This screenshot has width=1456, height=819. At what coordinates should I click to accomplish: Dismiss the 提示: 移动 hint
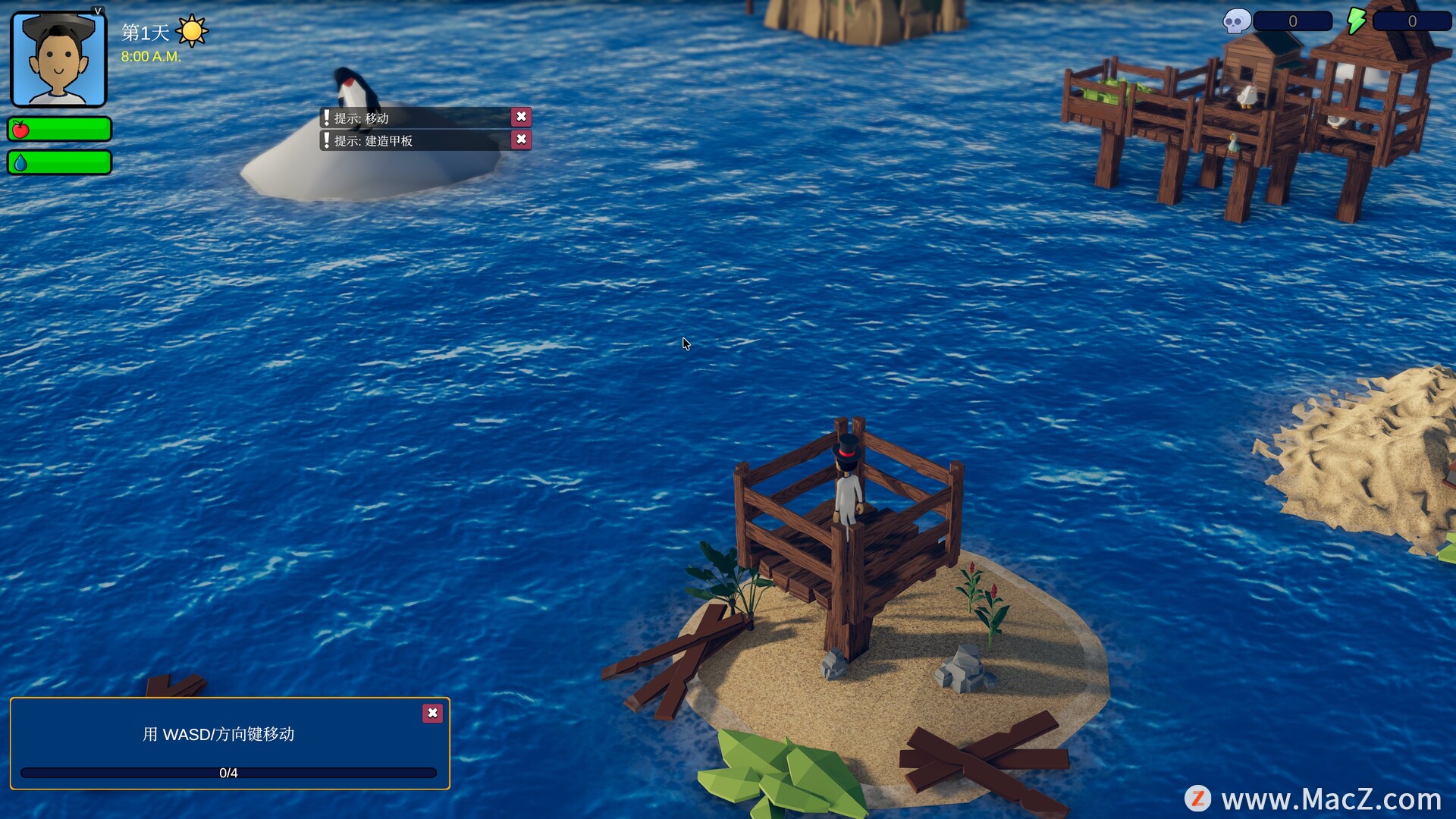click(x=521, y=117)
